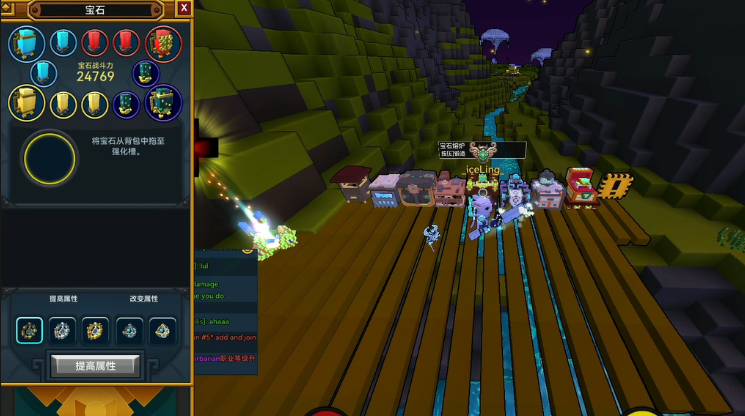Pick the golden diamond-shaped 改变属性 item
This screenshot has height=416, width=745.
161,330
